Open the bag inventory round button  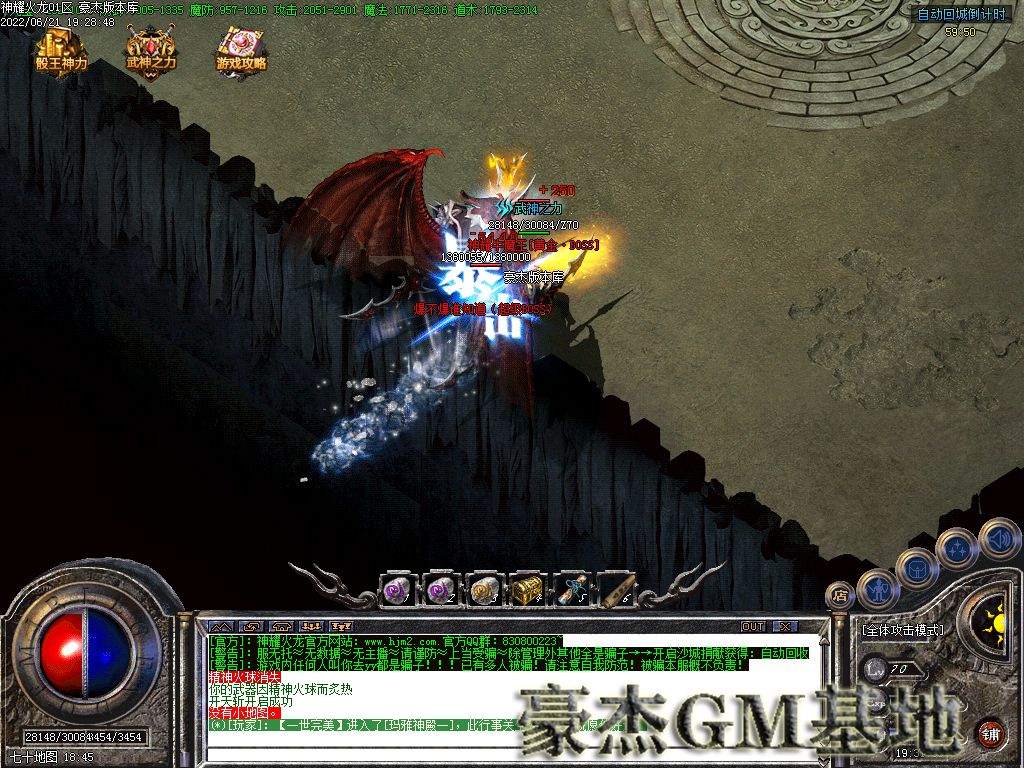[x=917, y=567]
